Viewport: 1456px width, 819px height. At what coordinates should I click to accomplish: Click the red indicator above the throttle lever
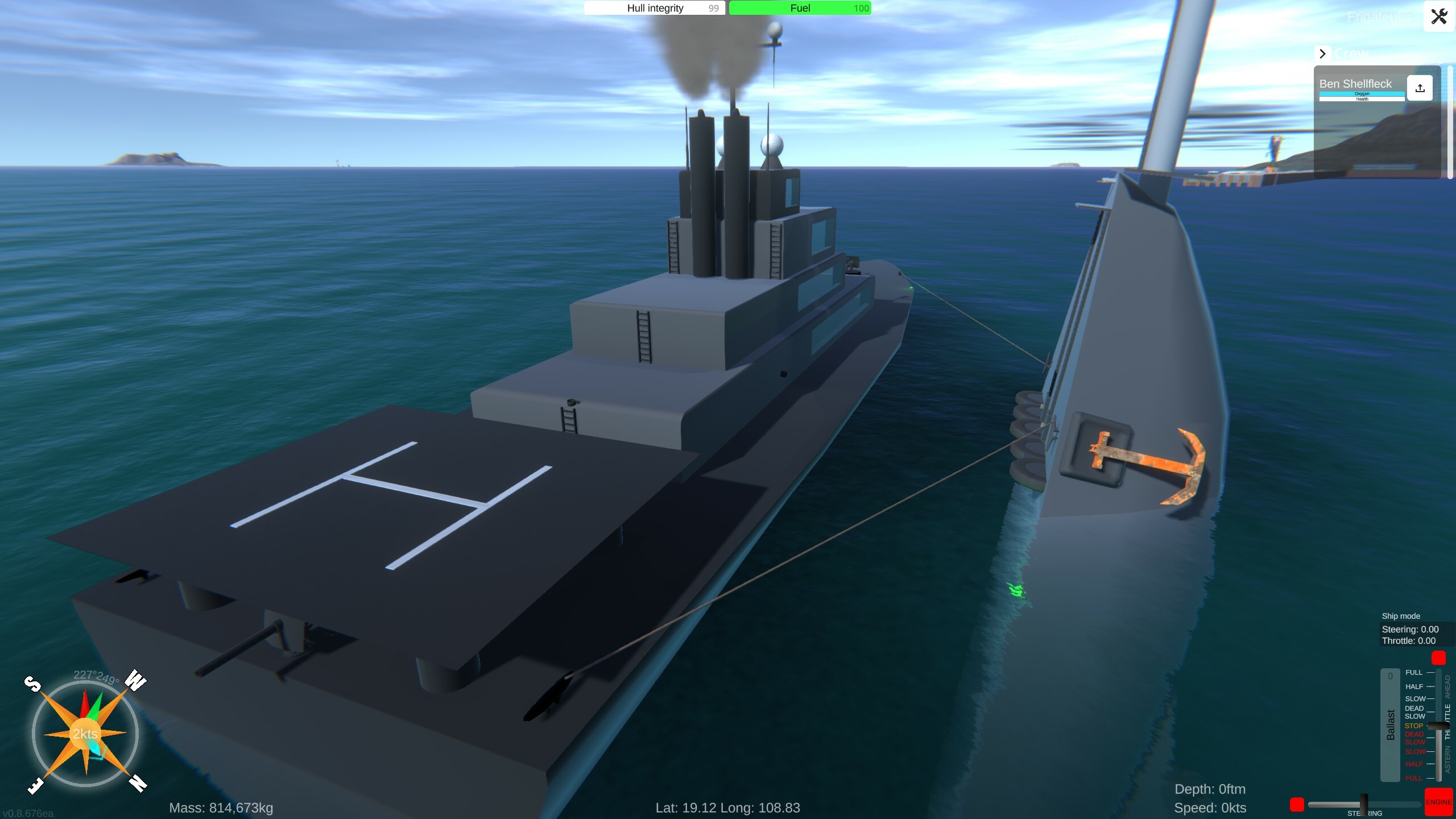[x=1439, y=659]
